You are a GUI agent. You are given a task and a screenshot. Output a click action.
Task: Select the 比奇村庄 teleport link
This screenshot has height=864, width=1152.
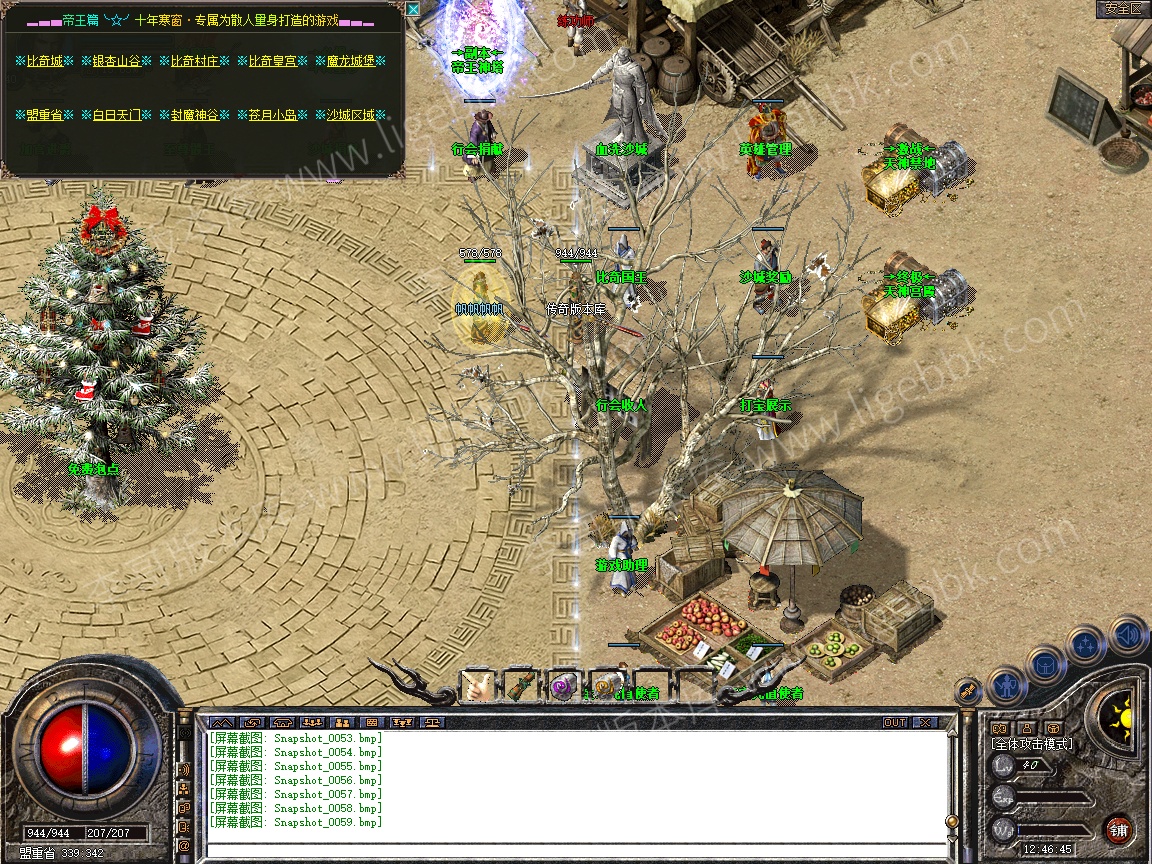194,61
